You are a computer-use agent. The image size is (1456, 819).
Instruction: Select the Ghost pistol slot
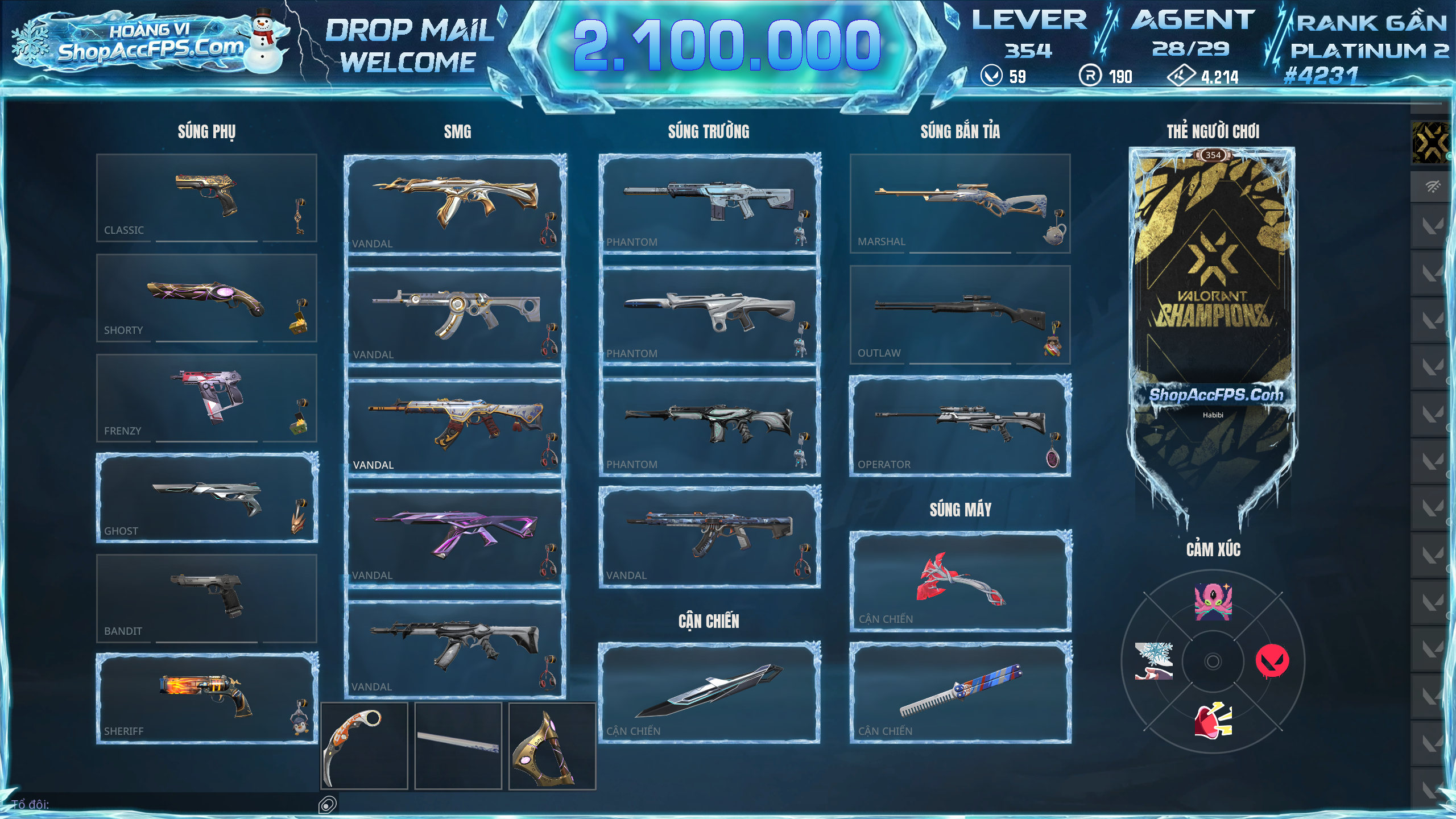point(206,498)
